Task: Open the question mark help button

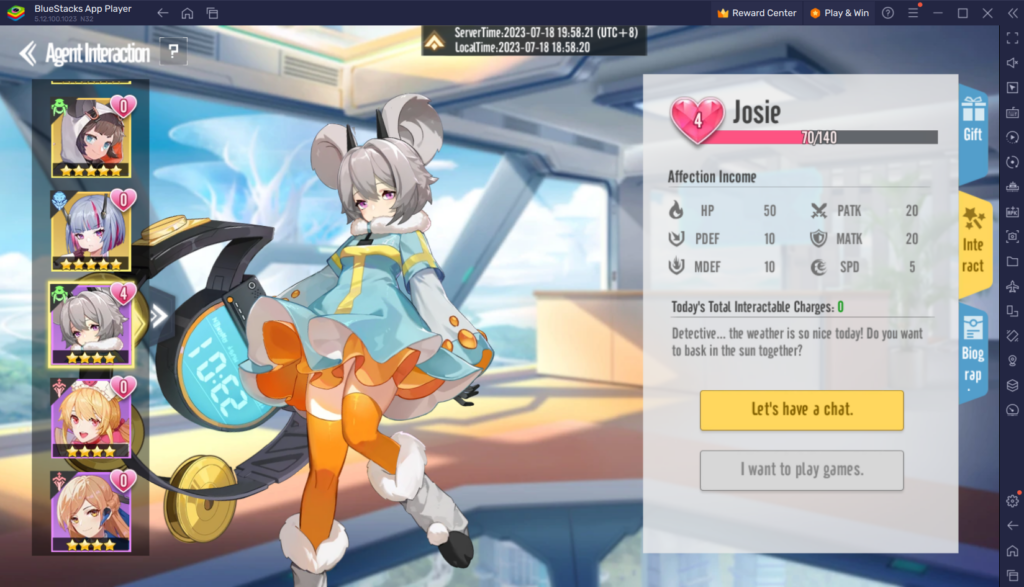Action: 174,52
